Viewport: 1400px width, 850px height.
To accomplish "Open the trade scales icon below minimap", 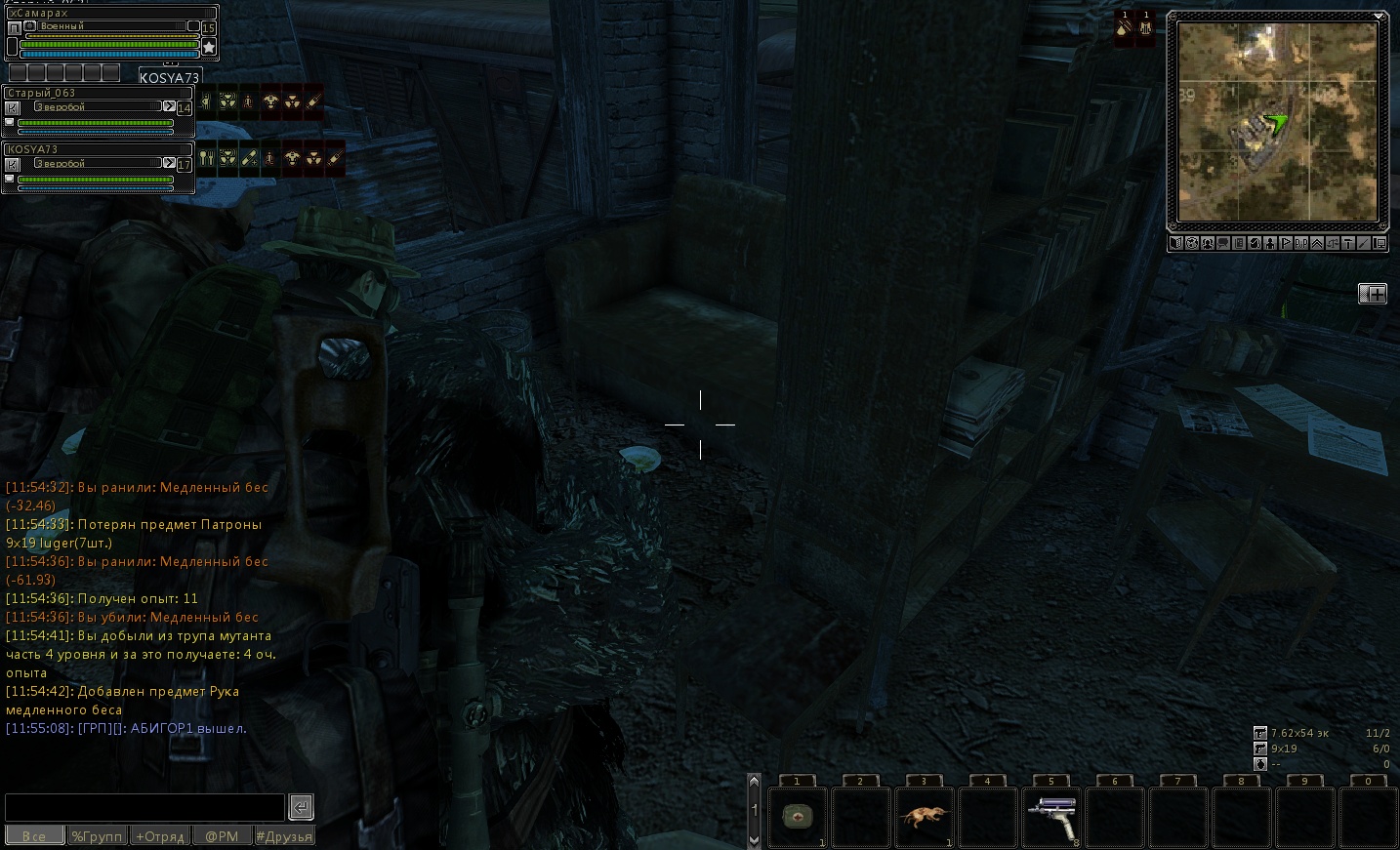I will 1333,244.
